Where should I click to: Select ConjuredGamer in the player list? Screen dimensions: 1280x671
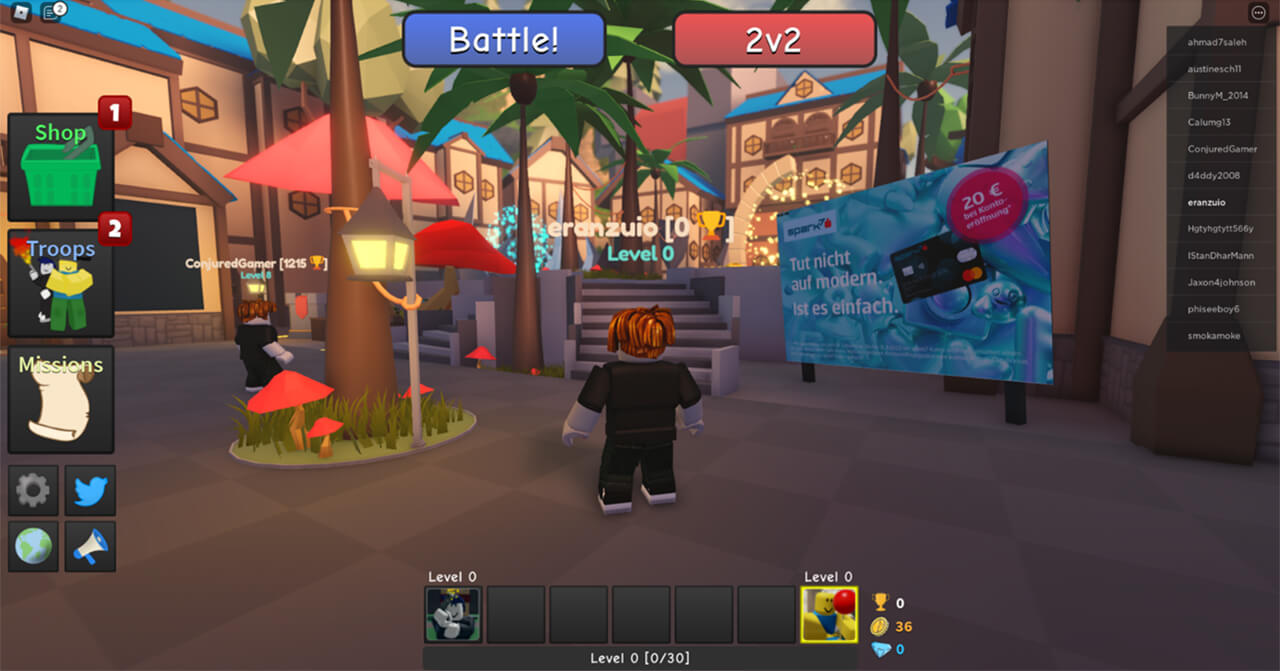pyautogui.click(x=1222, y=149)
